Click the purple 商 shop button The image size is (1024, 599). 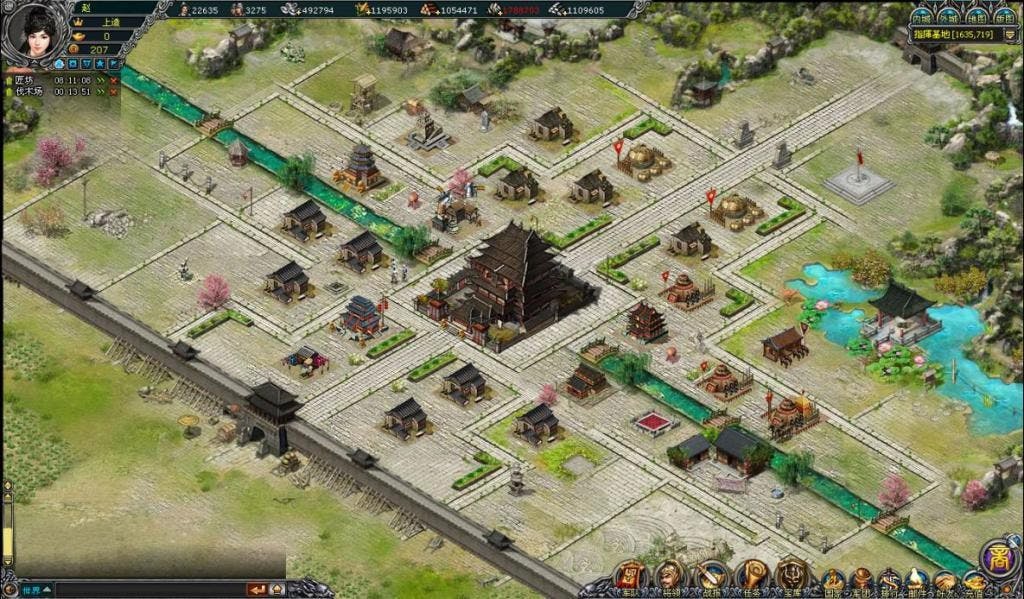998,558
